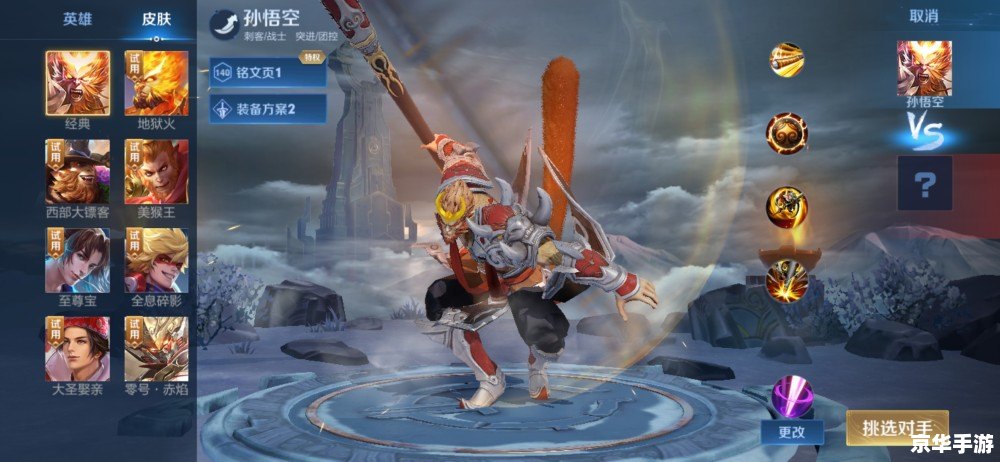Image resolution: width=1000 pixels, height=462 pixels.
Task: Click 更改 to change summoner spell
Action: coord(792,431)
